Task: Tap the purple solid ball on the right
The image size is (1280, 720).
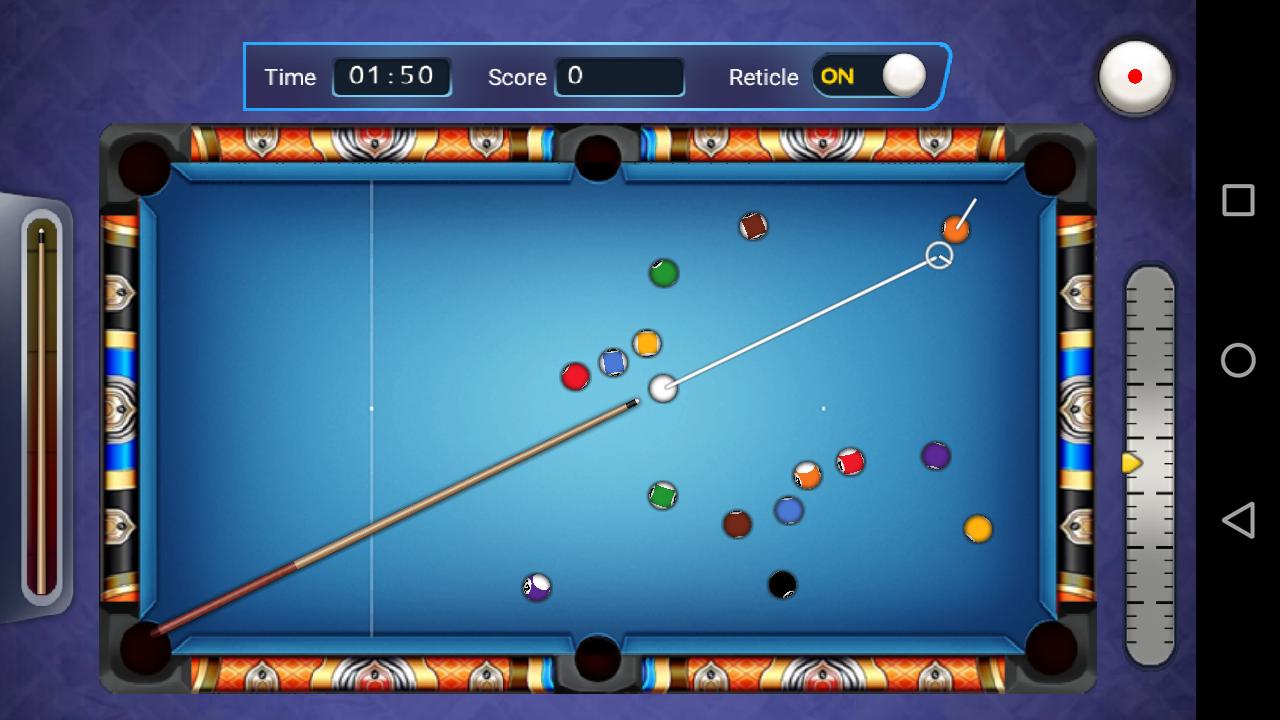Action: pos(935,456)
